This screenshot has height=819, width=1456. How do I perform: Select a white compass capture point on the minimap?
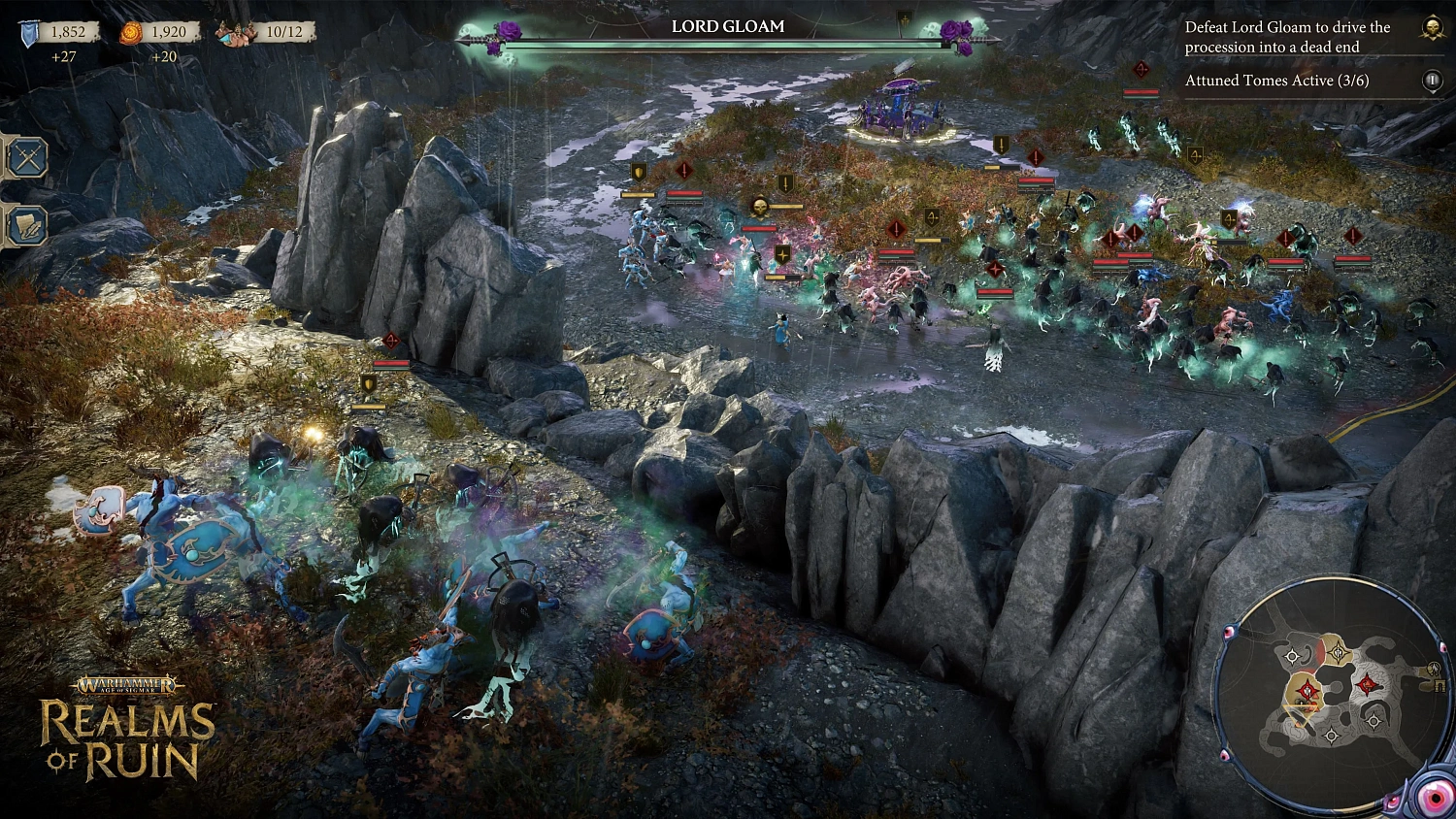pyautogui.click(x=1293, y=654)
